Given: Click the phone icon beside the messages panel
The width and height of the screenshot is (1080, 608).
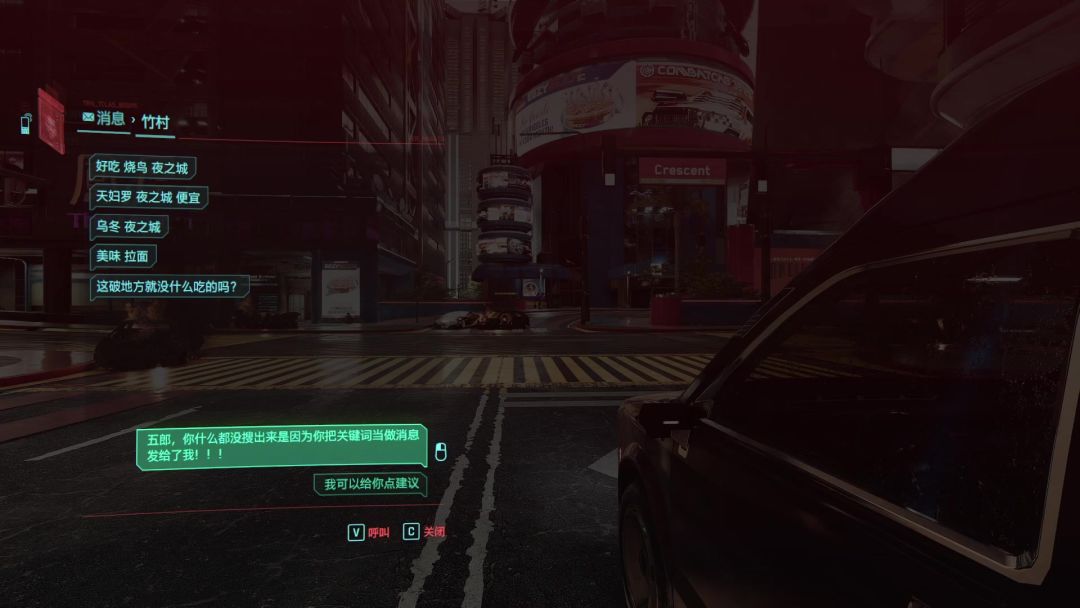Looking at the screenshot, I should 26,123.
